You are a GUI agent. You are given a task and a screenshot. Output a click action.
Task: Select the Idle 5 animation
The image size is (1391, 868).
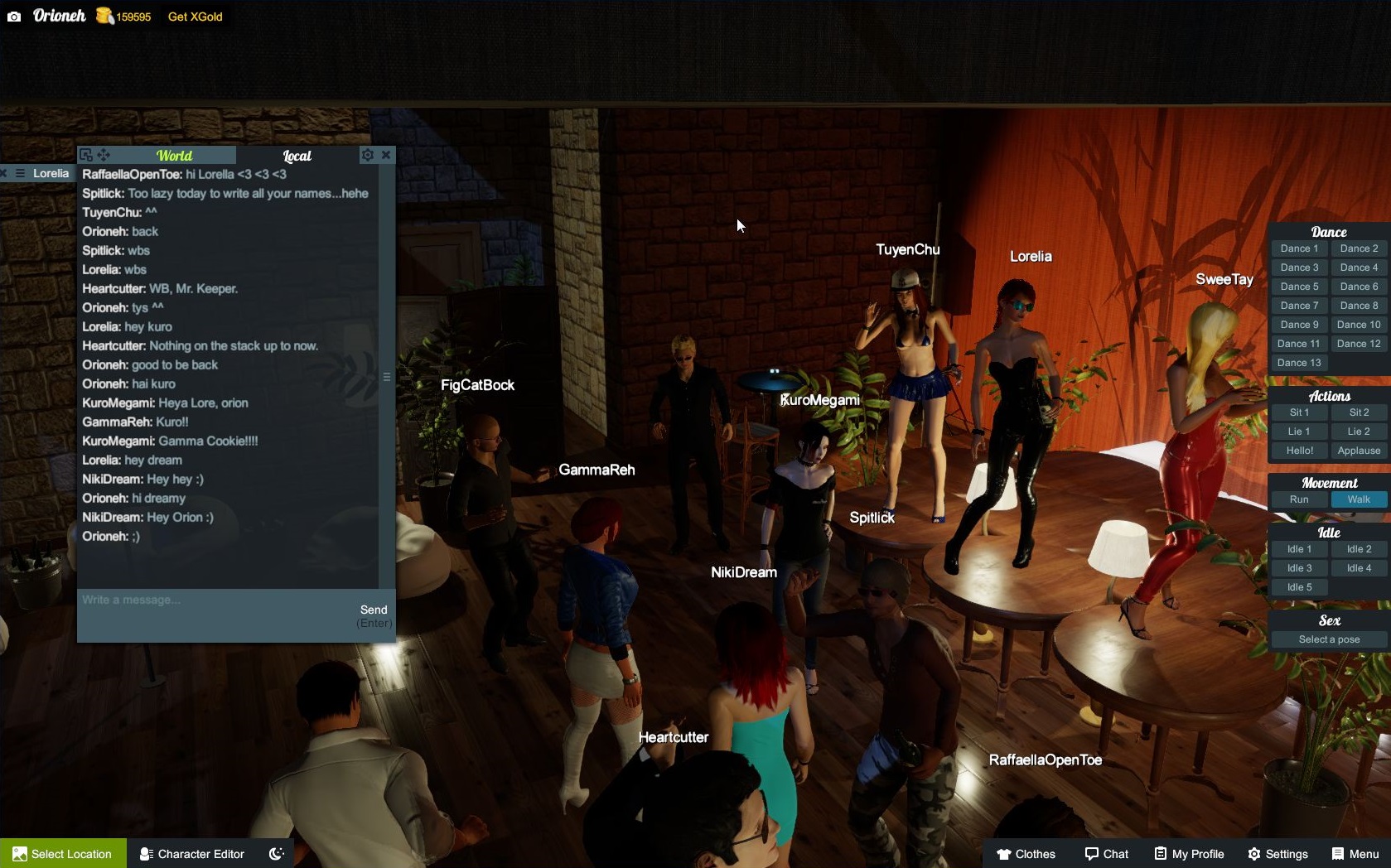click(x=1299, y=587)
